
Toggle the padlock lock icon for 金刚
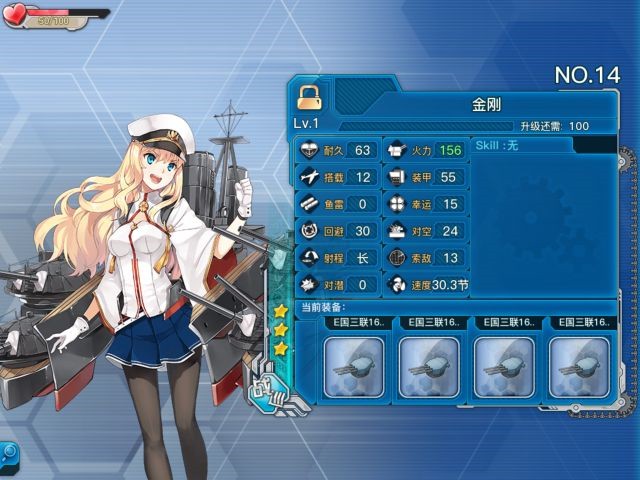pos(310,97)
